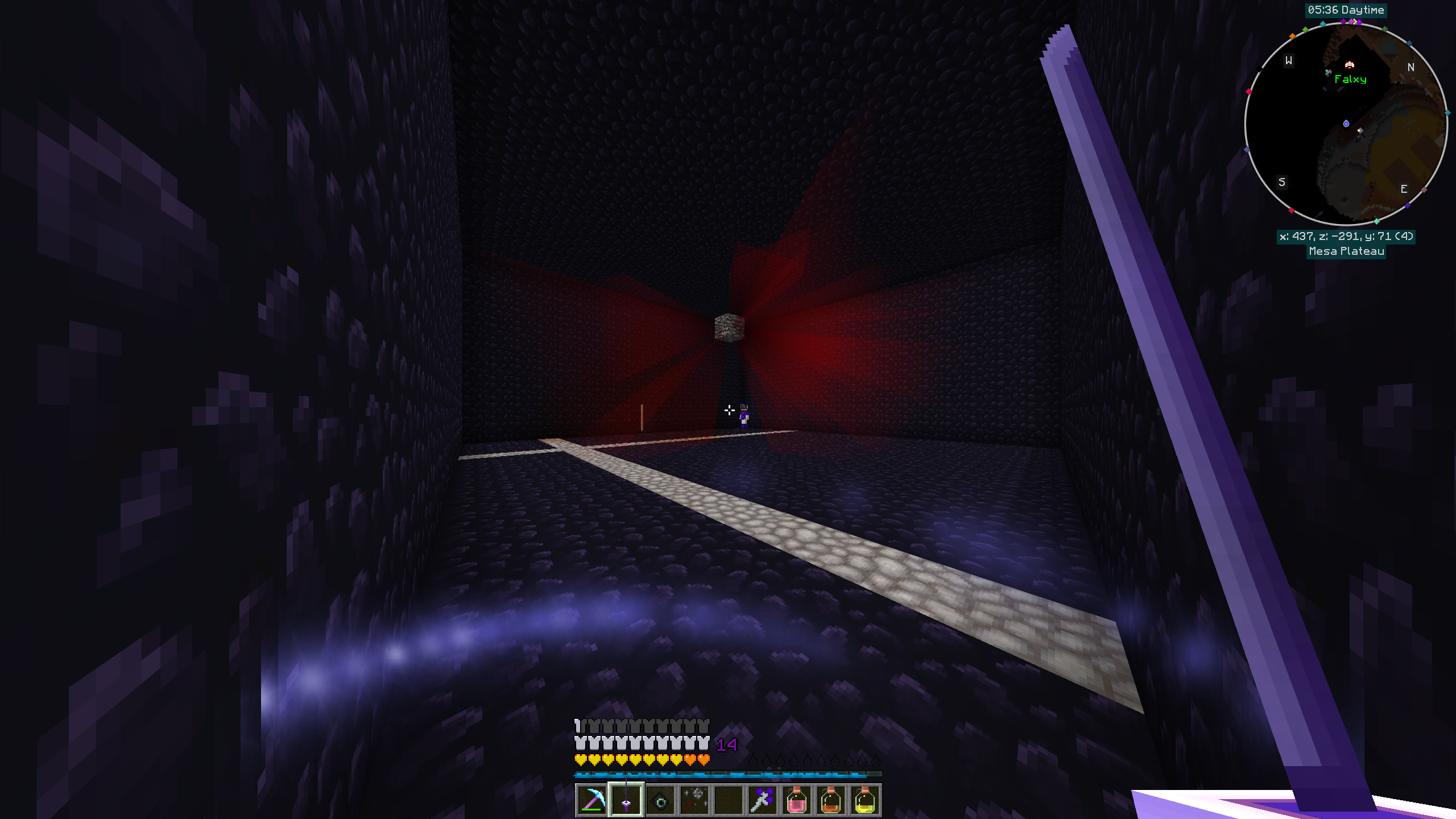
Task: Select the mint-green waypoint at minimap's bottom edge
Action: (1376, 221)
